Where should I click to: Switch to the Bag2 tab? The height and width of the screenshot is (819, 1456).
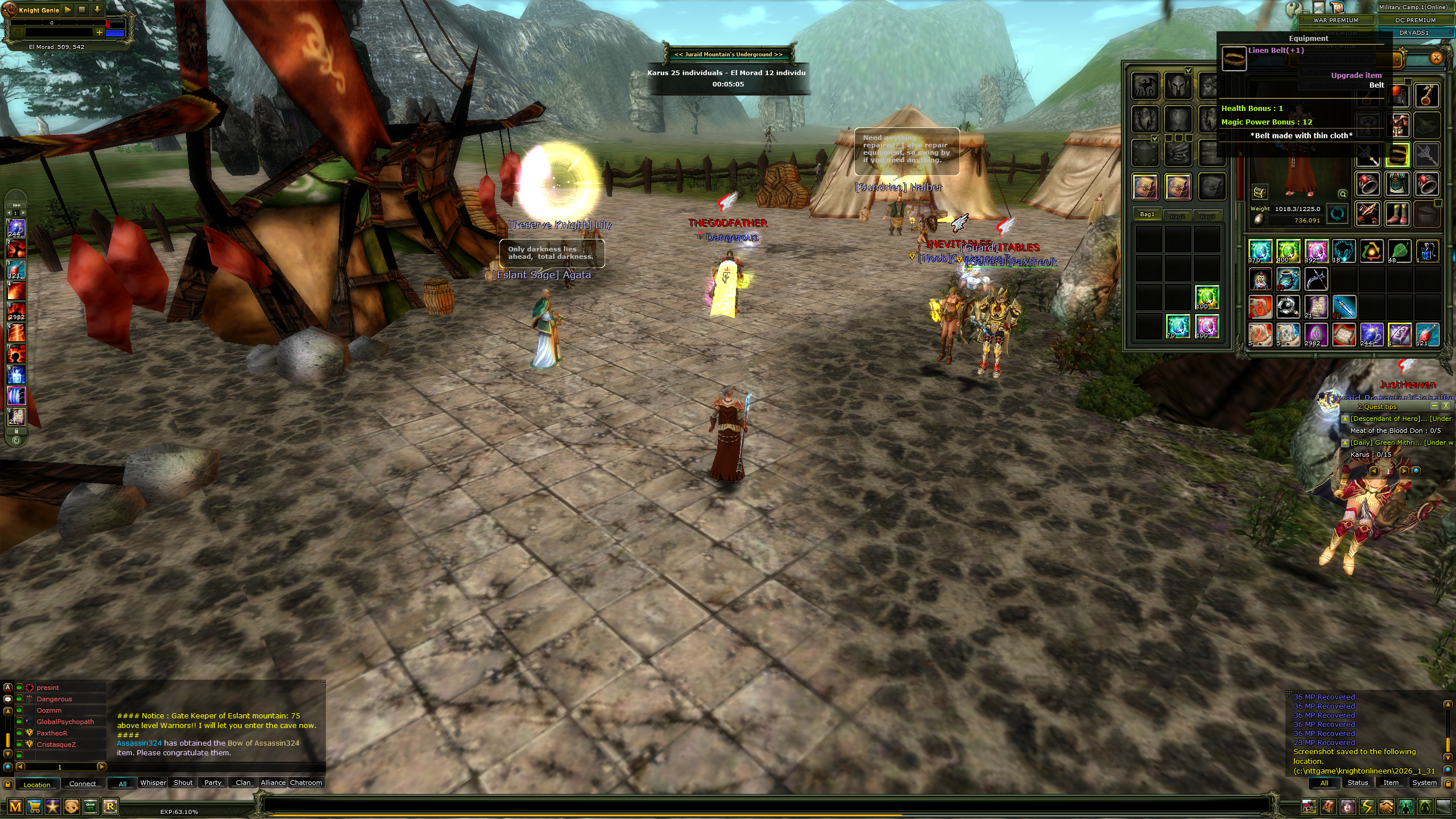(1177, 216)
